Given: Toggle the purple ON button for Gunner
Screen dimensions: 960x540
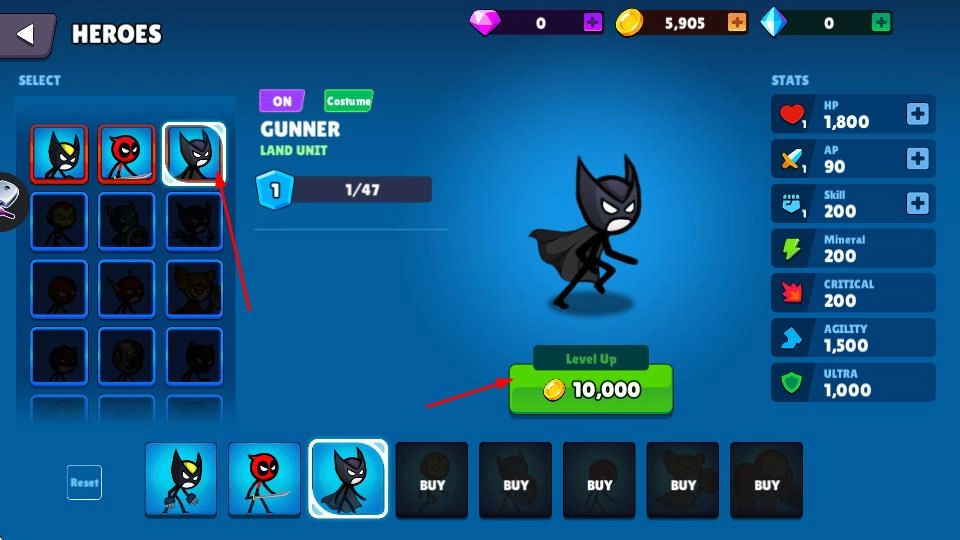Looking at the screenshot, I should click(282, 101).
